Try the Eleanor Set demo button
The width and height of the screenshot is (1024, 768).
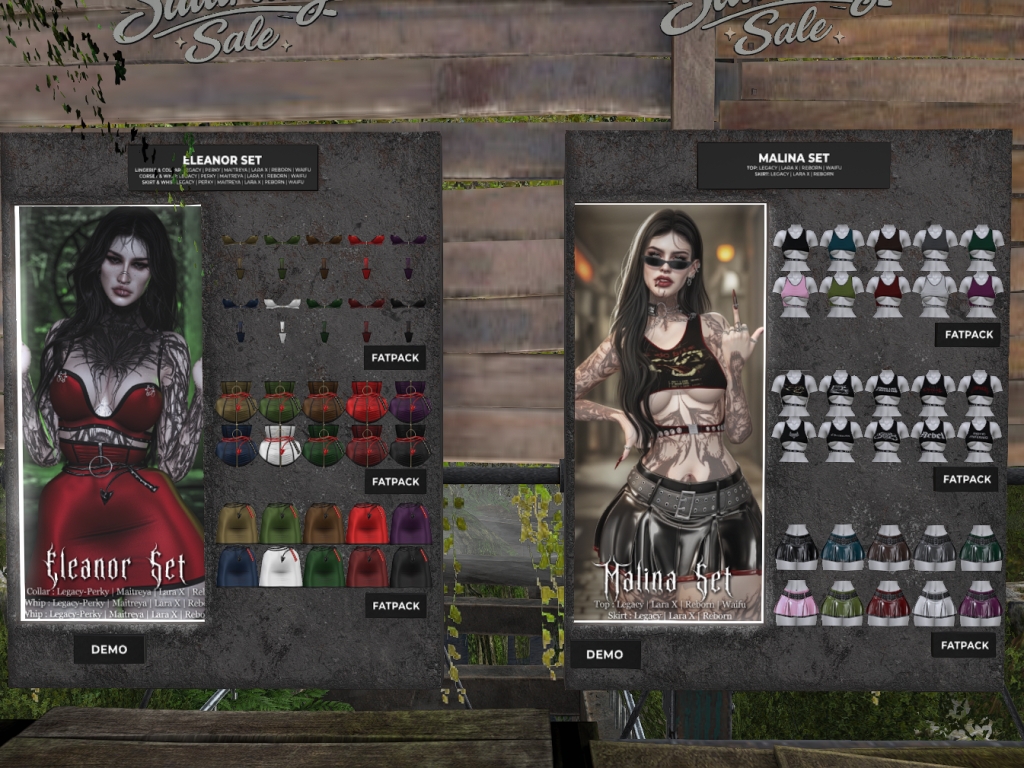pyautogui.click(x=109, y=649)
